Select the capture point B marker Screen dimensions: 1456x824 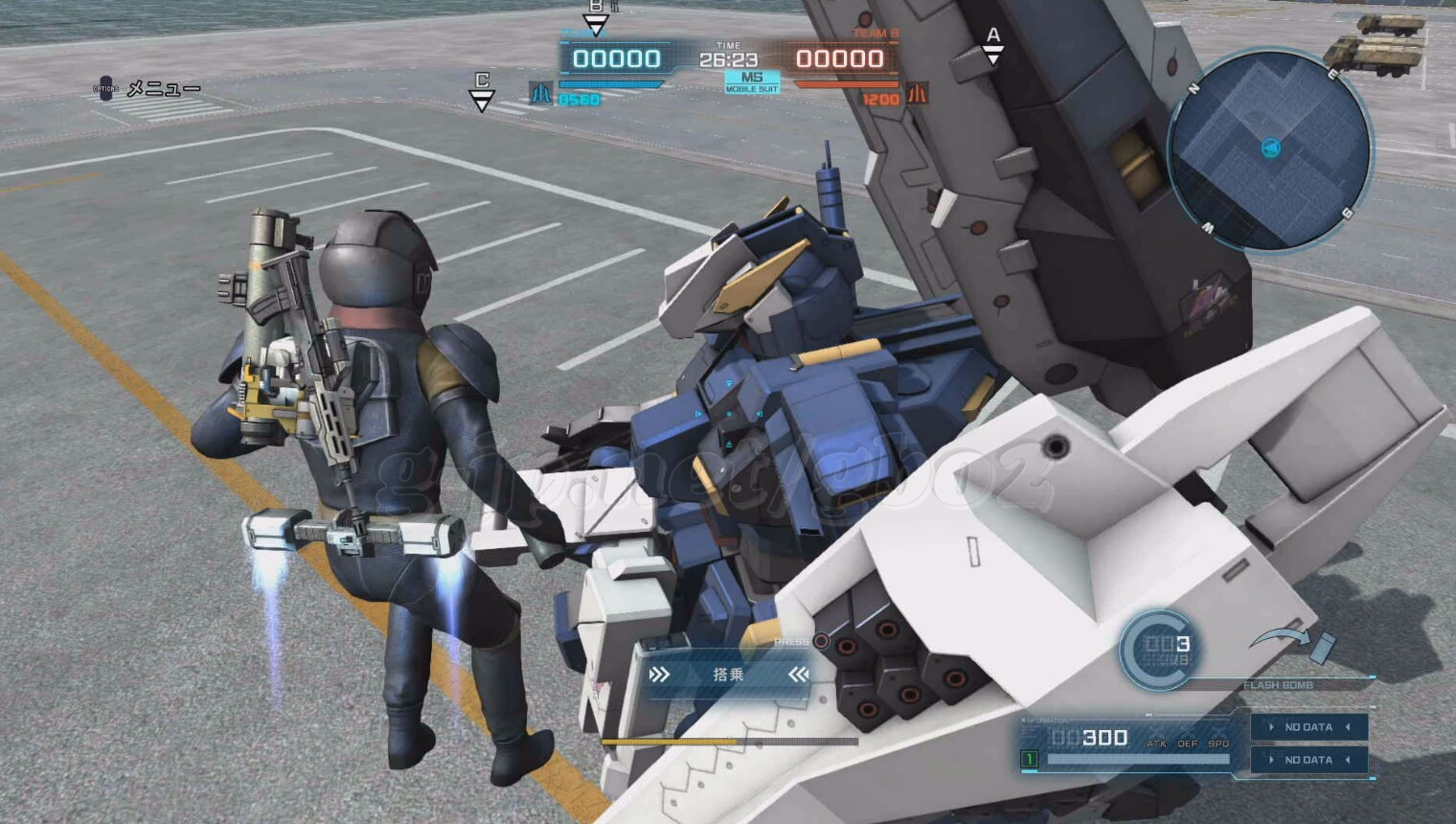pos(596,16)
